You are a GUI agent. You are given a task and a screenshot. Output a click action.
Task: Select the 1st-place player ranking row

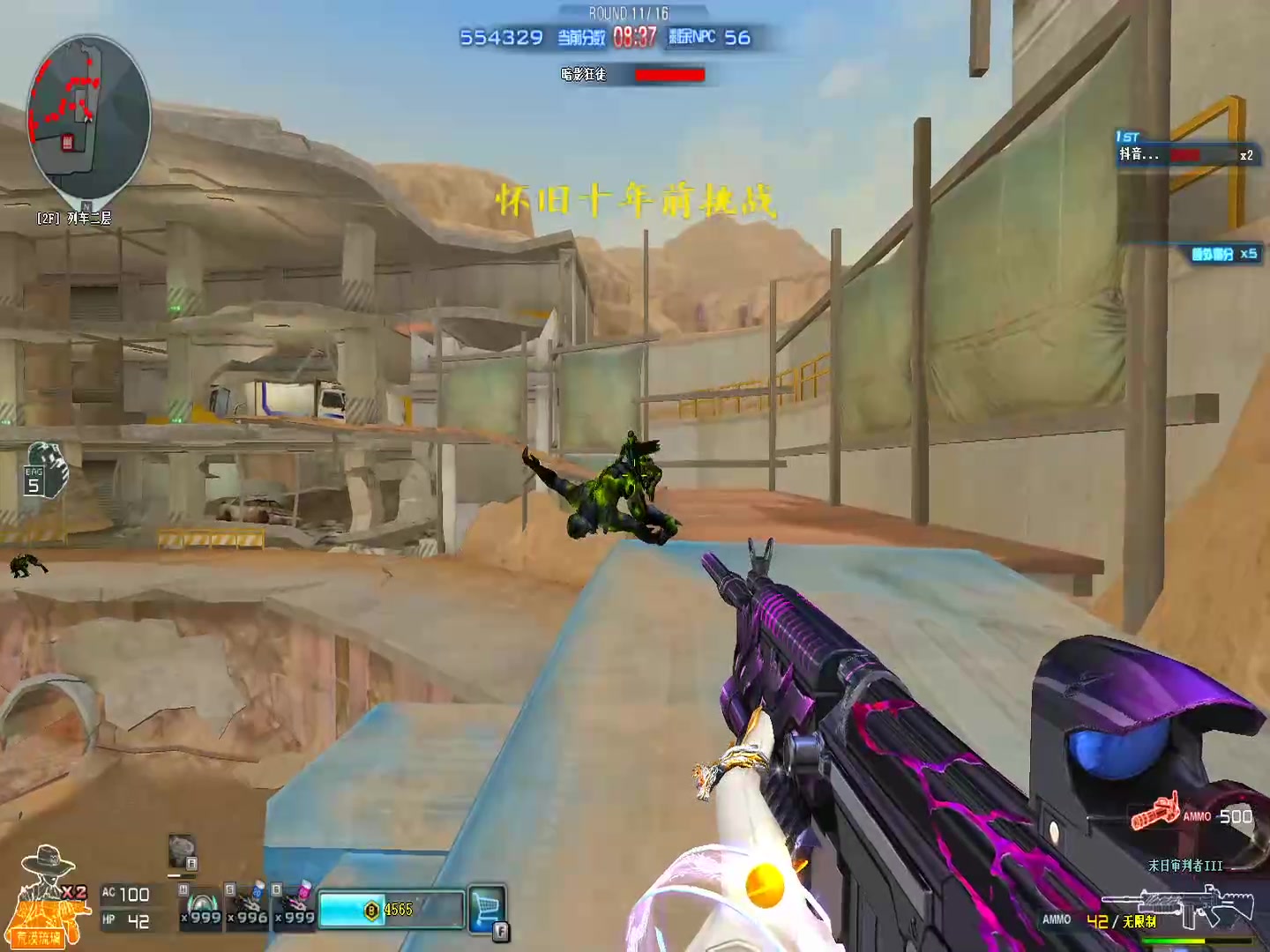(1184, 154)
